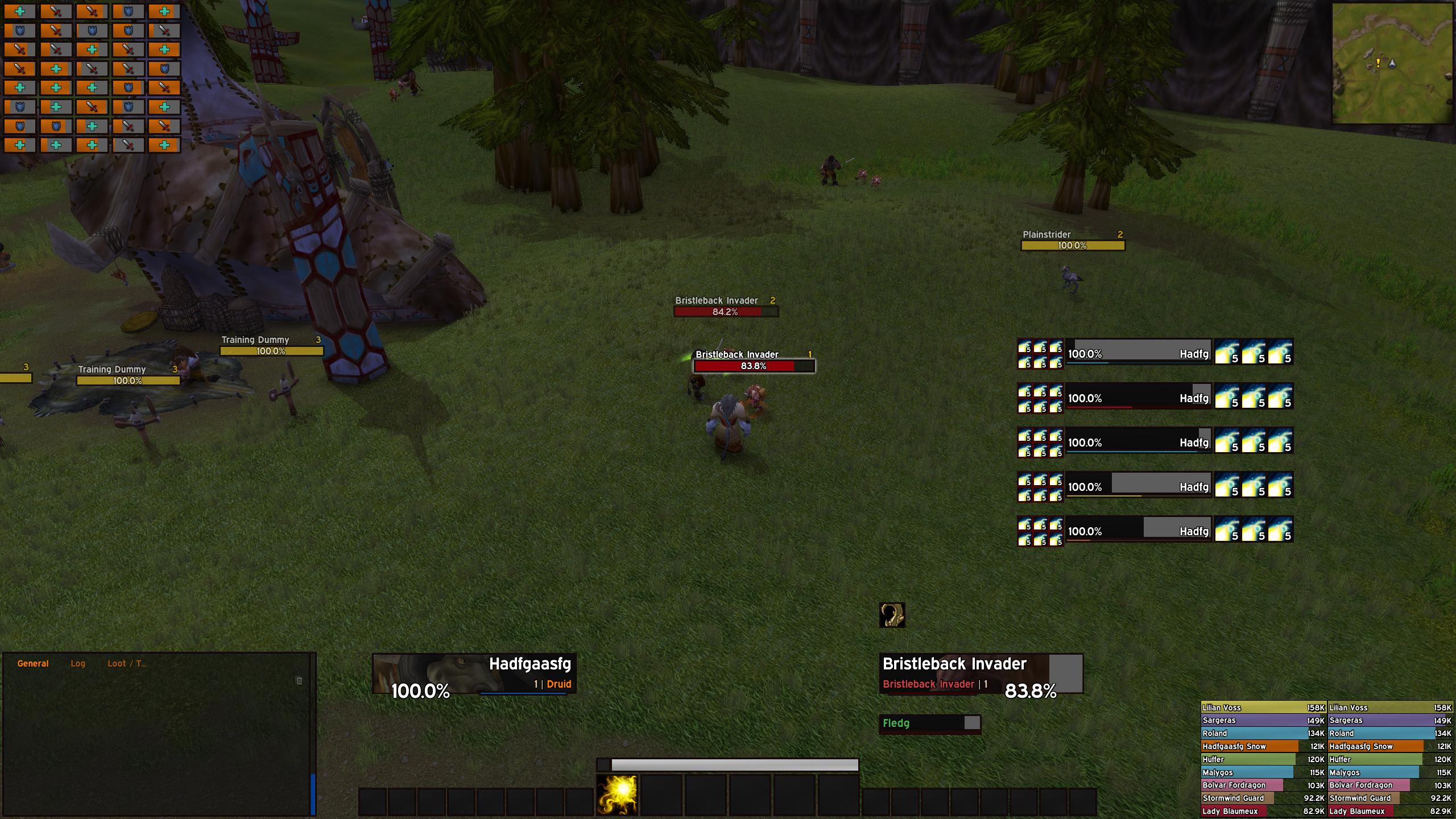Select the Plainstrider nameplate
This screenshot has width=1456, height=819.
[x=1073, y=246]
